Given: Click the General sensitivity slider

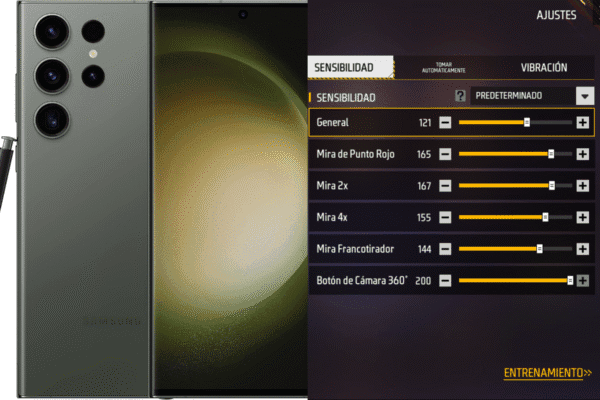Looking at the screenshot, I should (514, 123).
